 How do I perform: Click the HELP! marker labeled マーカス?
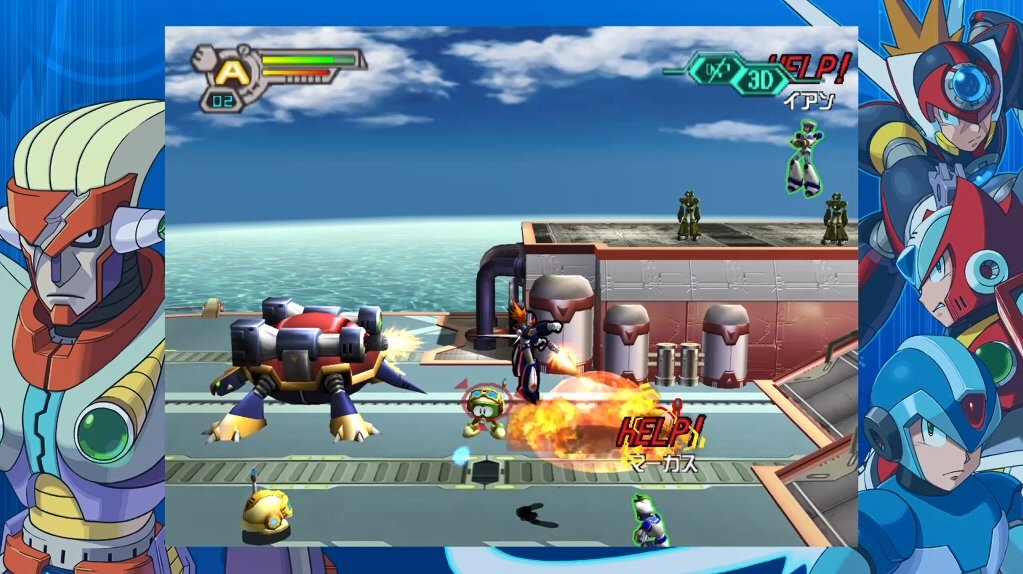coord(662,432)
